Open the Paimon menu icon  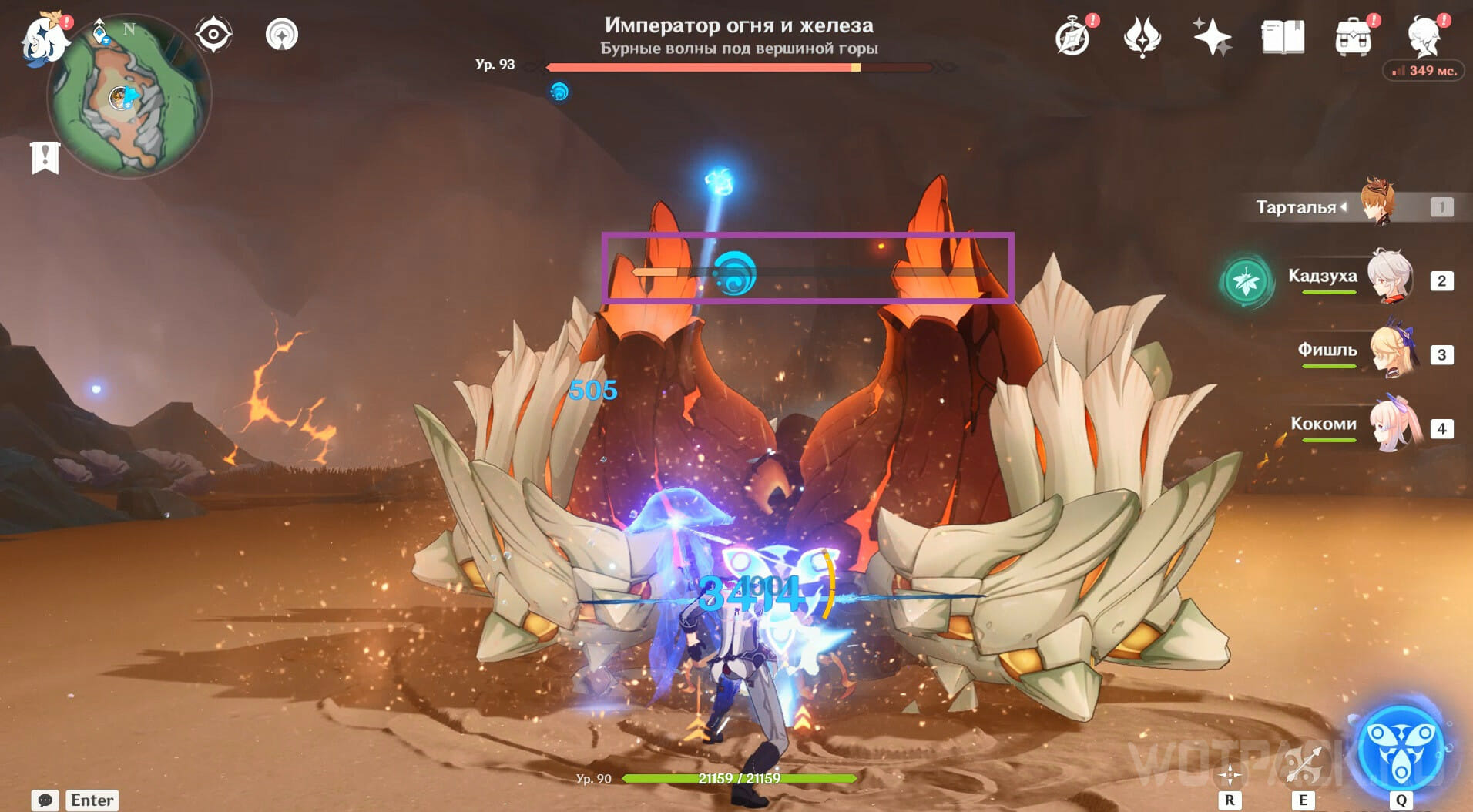click(42, 39)
